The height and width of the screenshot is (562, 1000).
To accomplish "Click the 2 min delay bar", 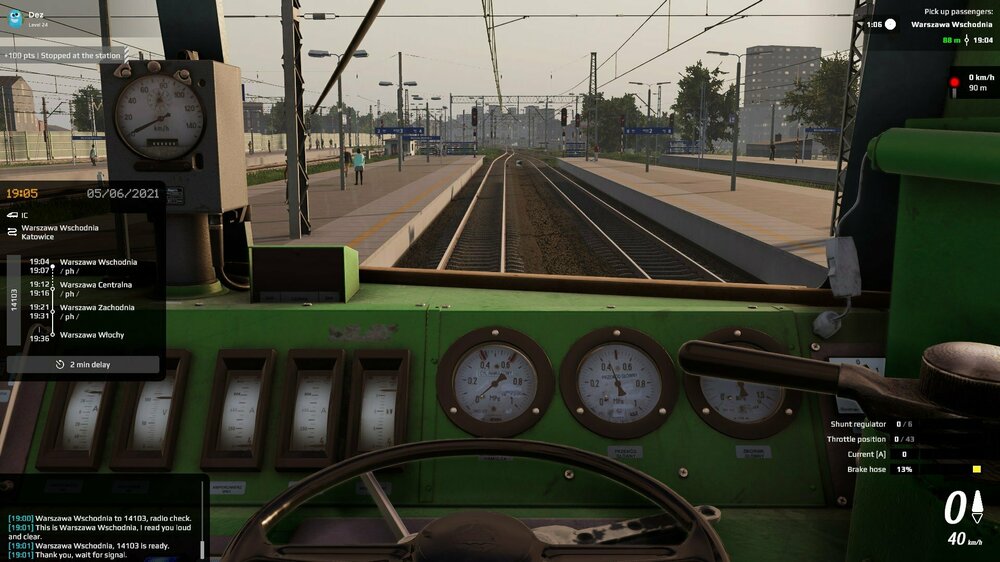I will pyautogui.click(x=83, y=365).
